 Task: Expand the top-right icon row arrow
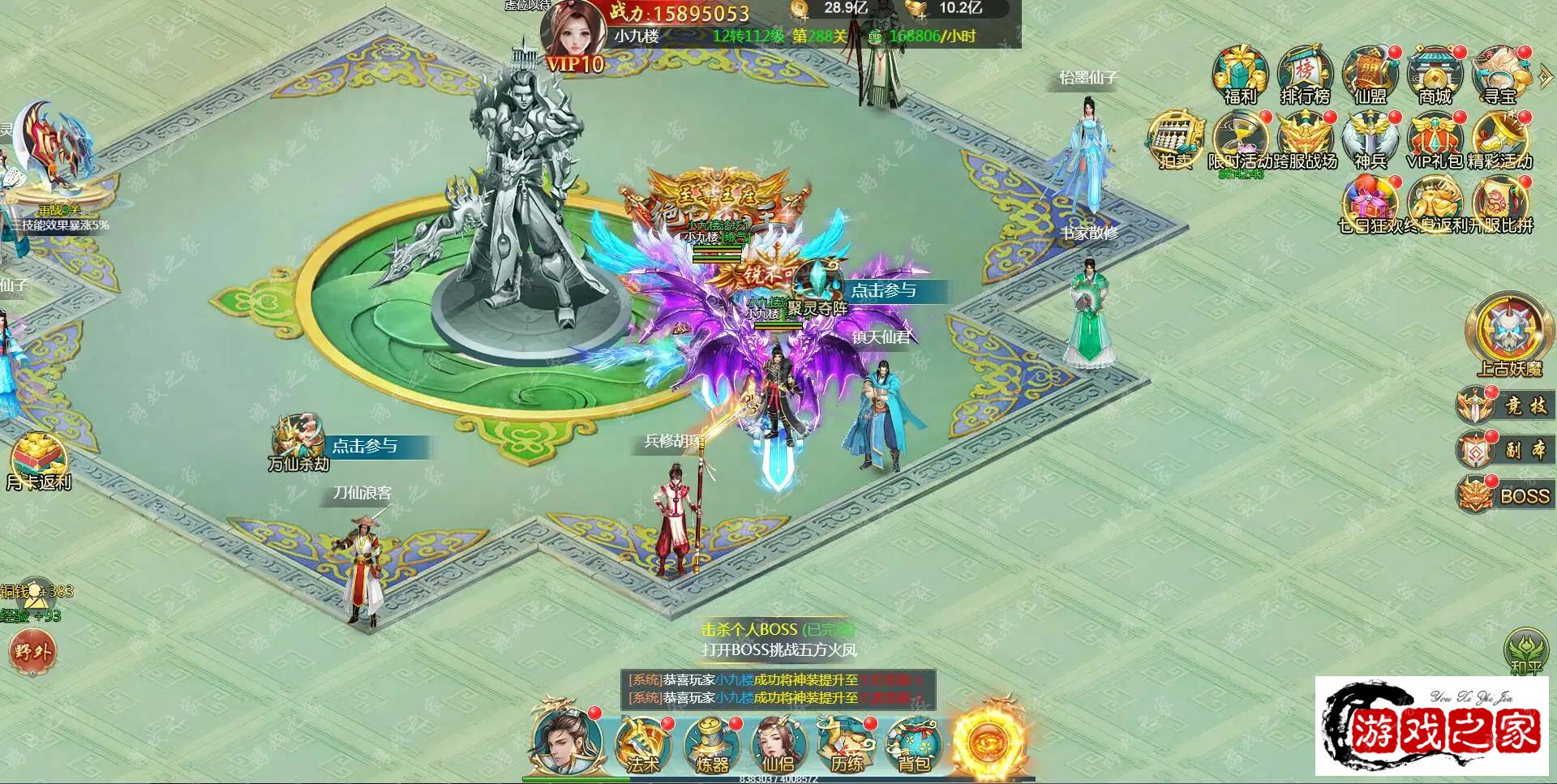click(x=1545, y=77)
